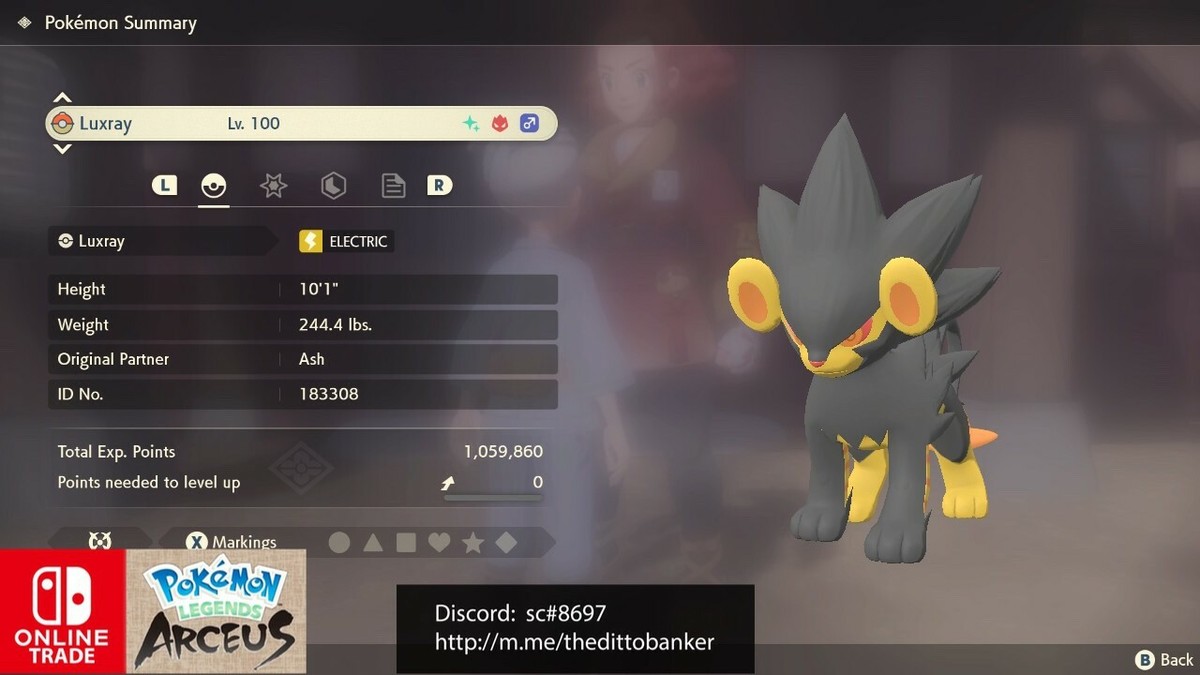Switch to the starburst stats tab

tap(273, 185)
